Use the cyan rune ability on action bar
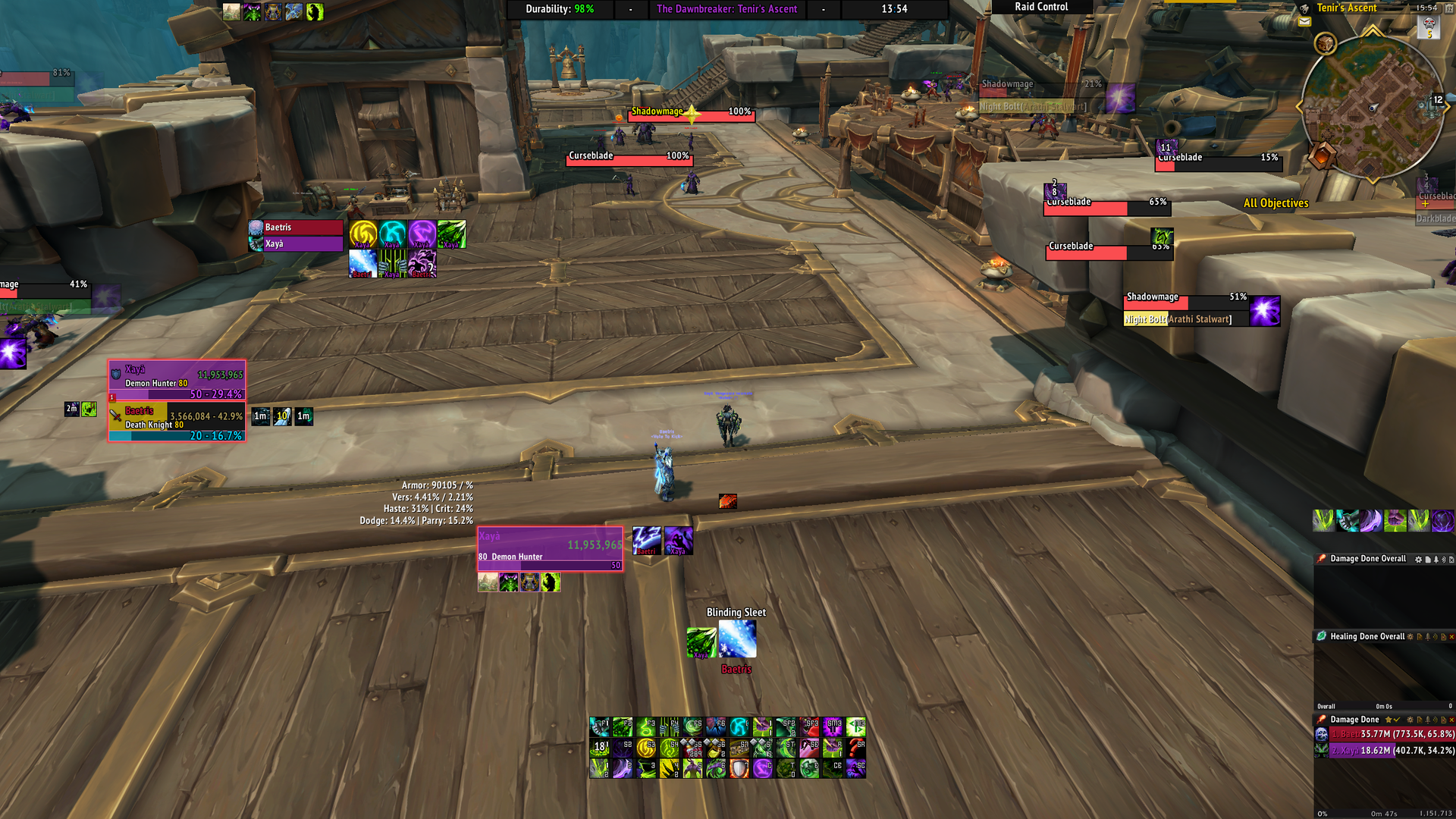This screenshot has height=819, width=1456. pyautogui.click(x=739, y=727)
